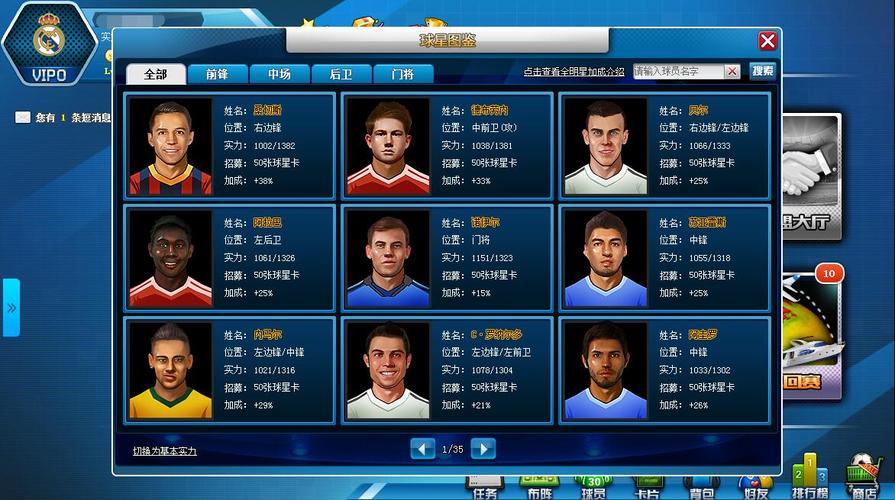
Task: Click the 搜索 search button
Action: pos(762,72)
